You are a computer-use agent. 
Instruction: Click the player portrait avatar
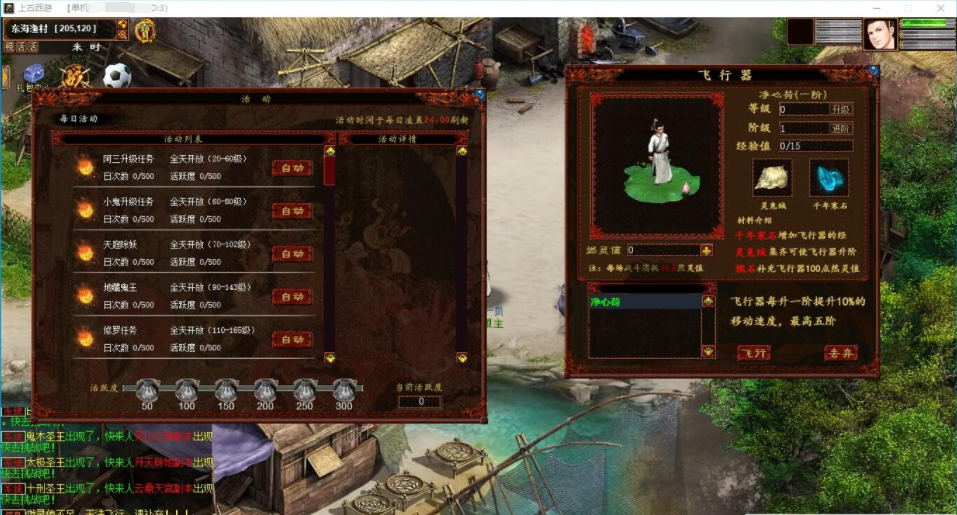click(880, 33)
